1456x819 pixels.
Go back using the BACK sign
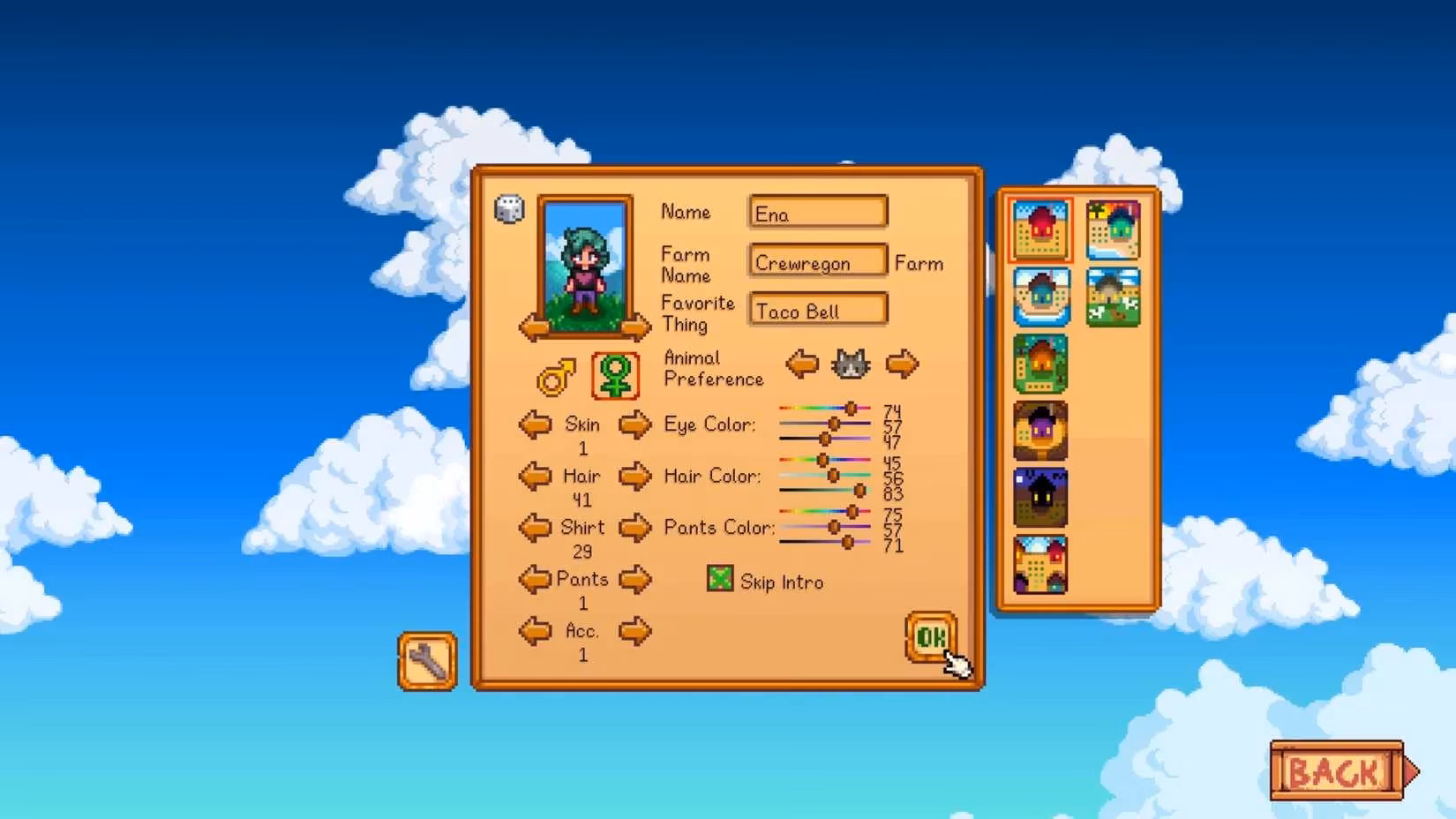pyautogui.click(x=1336, y=771)
